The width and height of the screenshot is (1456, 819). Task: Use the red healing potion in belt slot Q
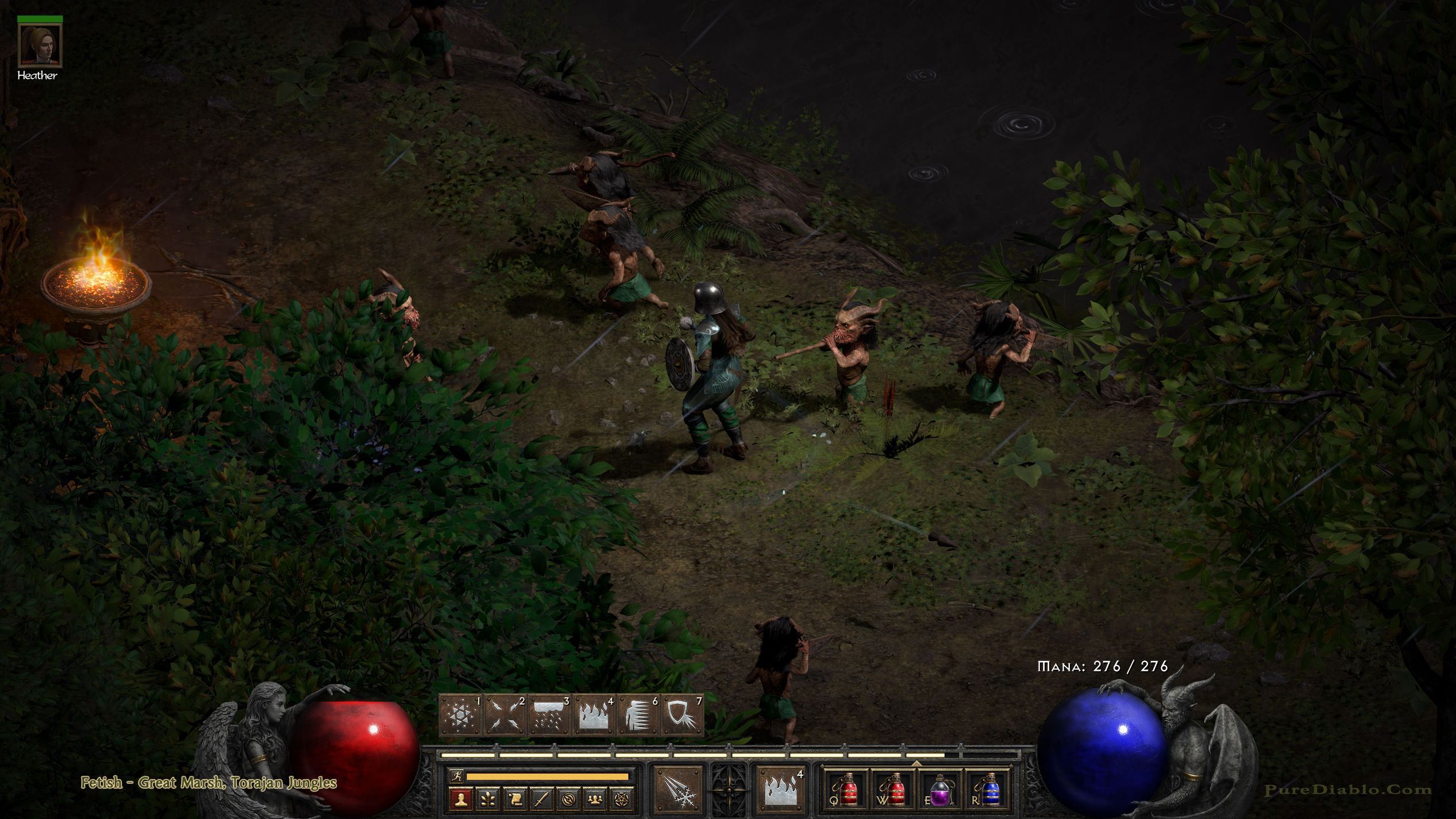[x=846, y=790]
